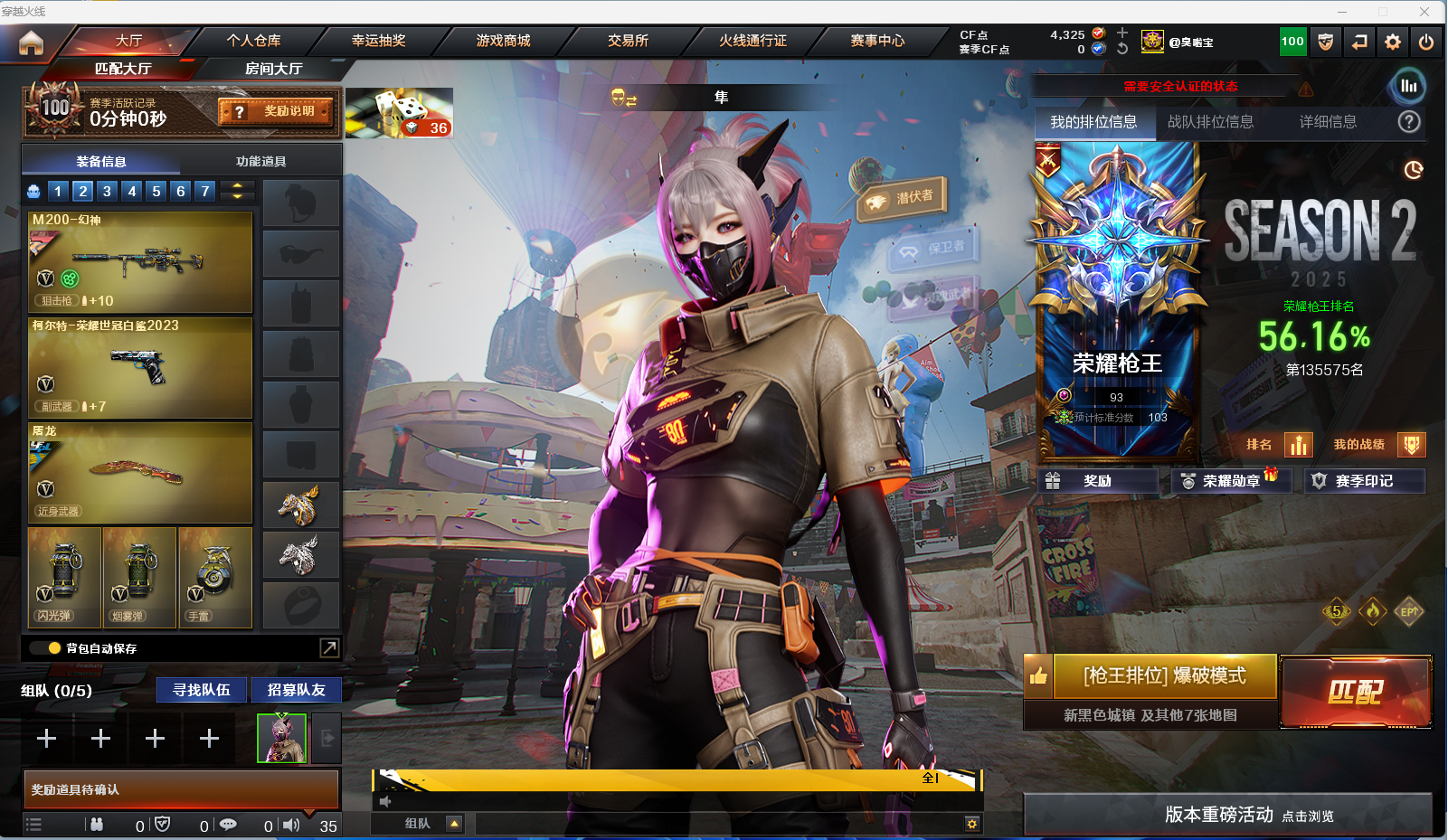Open 交易所 trading menu
The height and width of the screenshot is (840, 1448).
pyautogui.click(x=628, y=41)
